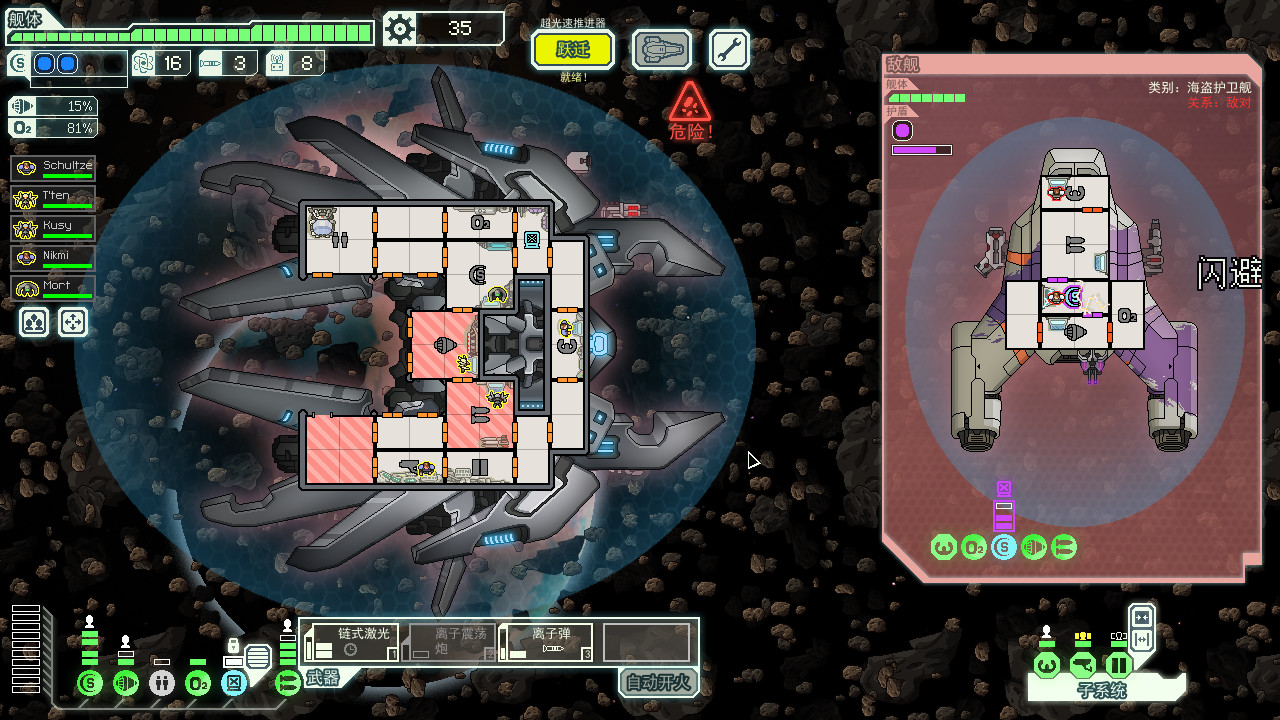This screenshot has width=1280, height=720.
Task: Select the 离子弹 ion bomb weapon slot
Action: 545,641
